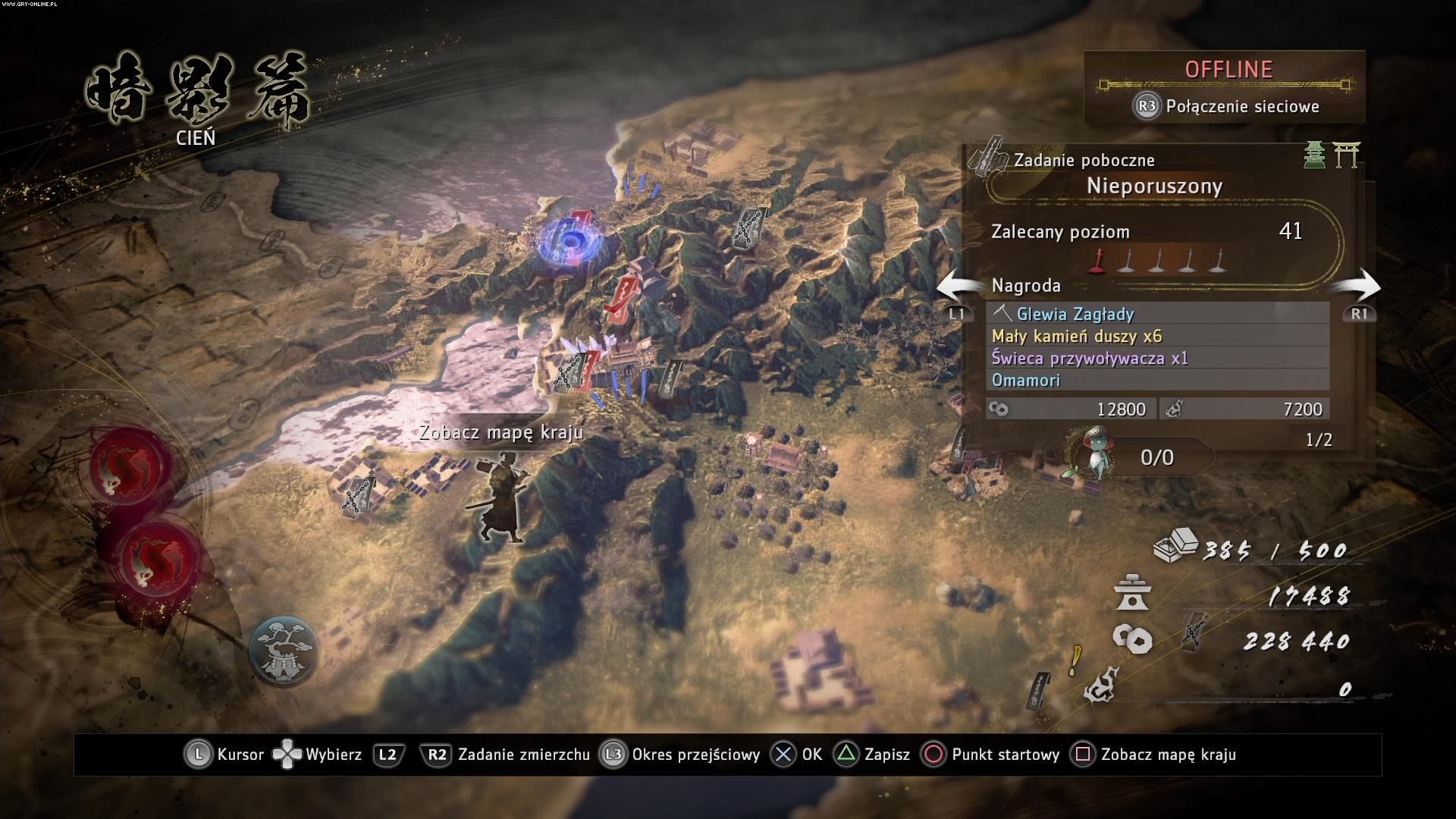Select the yellow exclamation mark map marker

(x=1075, y=661)
